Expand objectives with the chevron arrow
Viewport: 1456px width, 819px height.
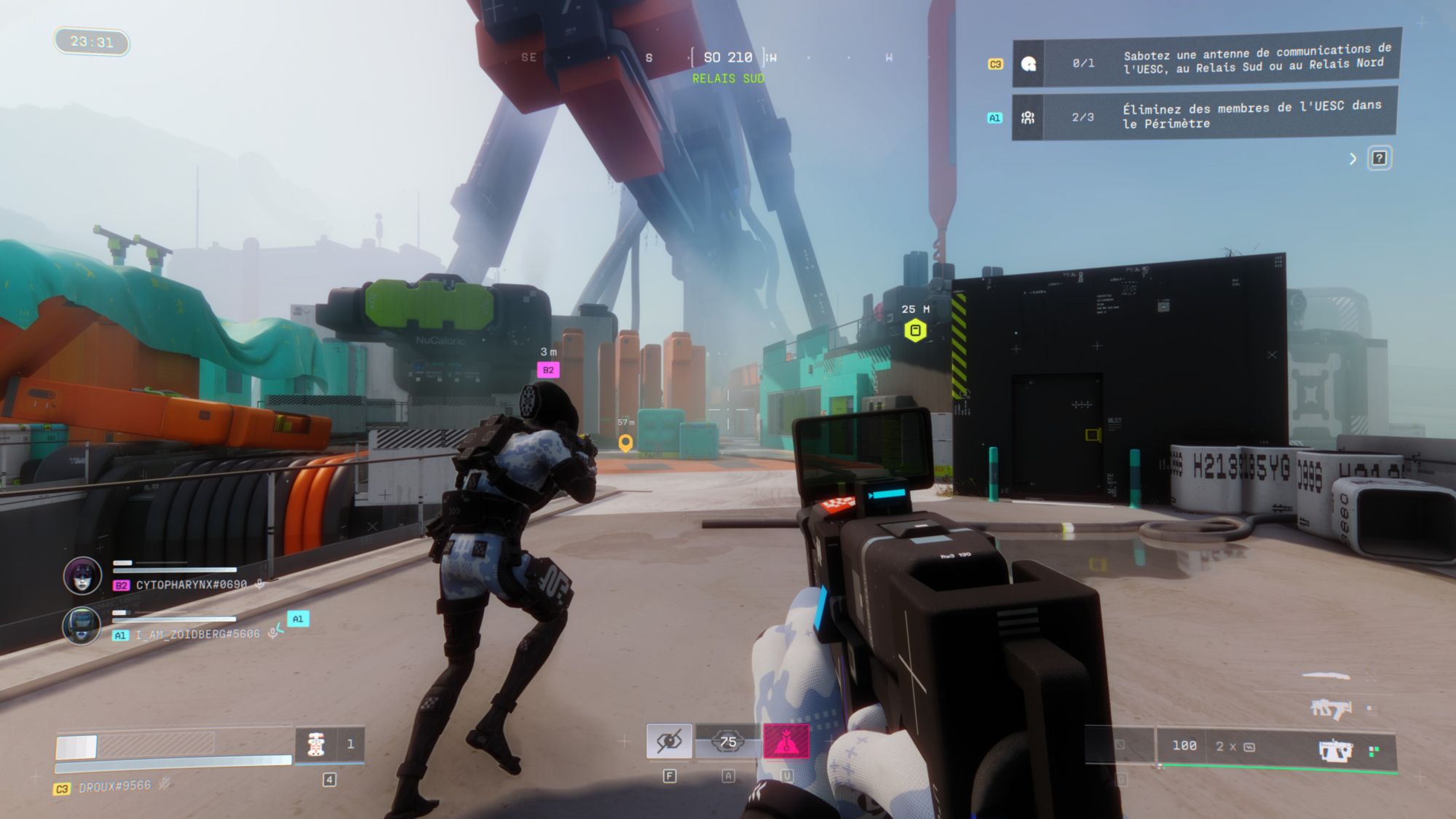click(x=1353, y=159)
